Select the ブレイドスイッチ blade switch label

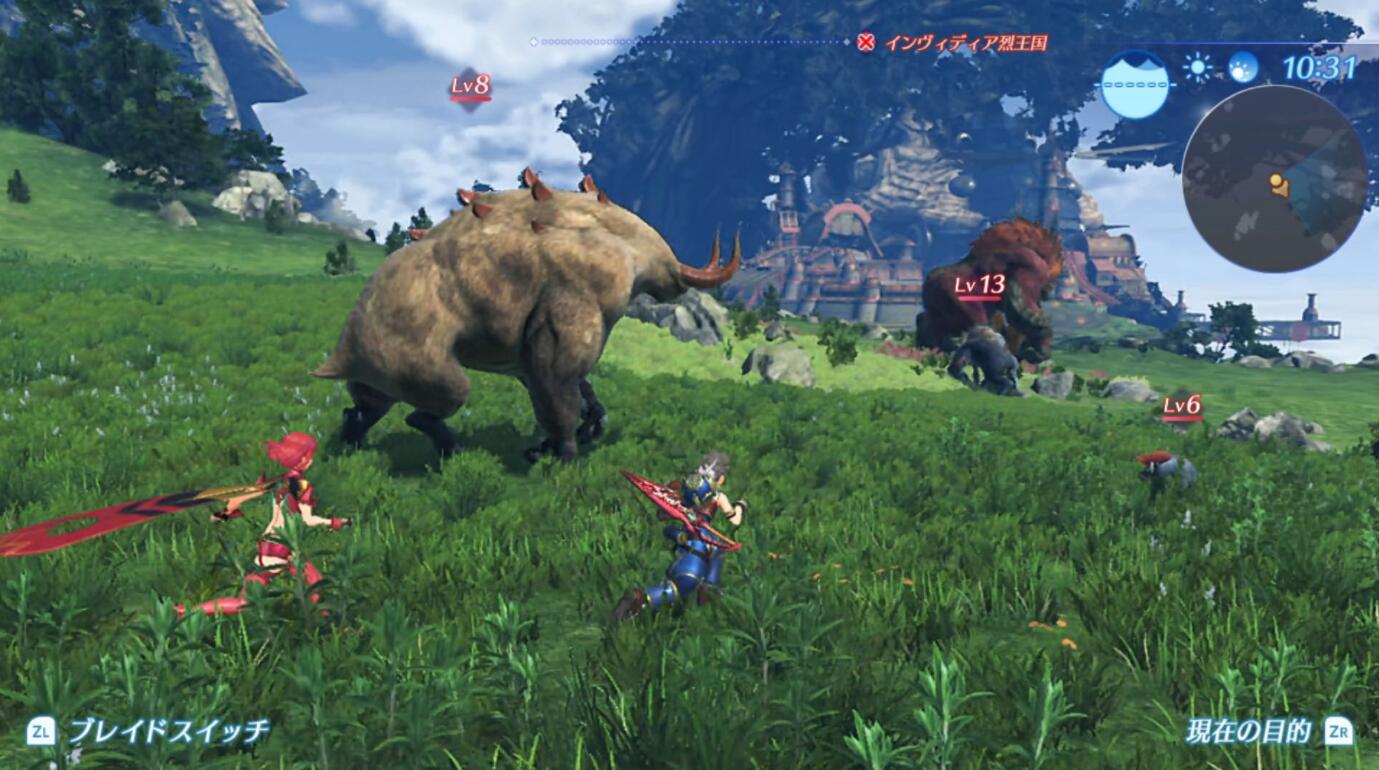coord(168,731)
